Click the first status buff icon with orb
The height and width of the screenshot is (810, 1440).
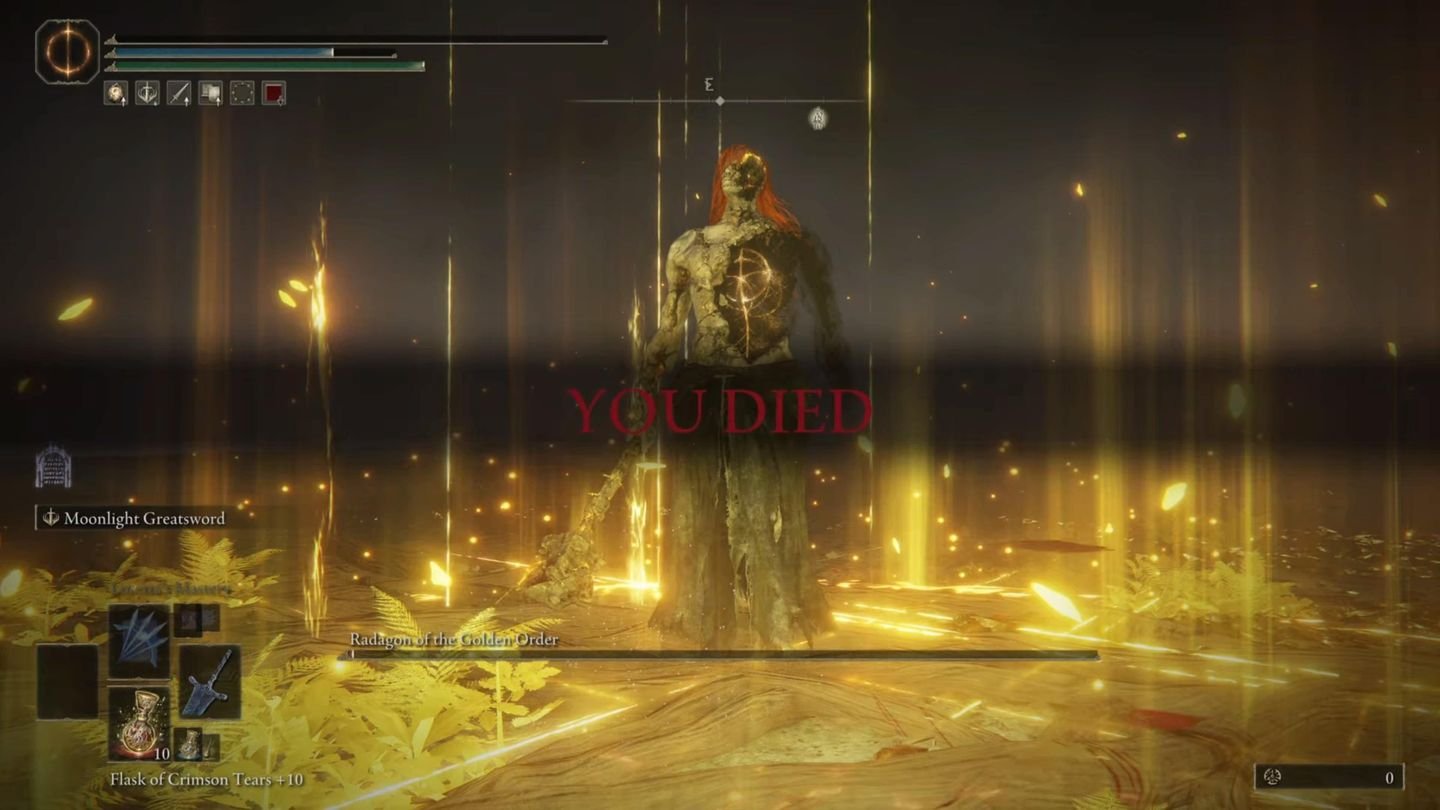click(x=115, y=93)
